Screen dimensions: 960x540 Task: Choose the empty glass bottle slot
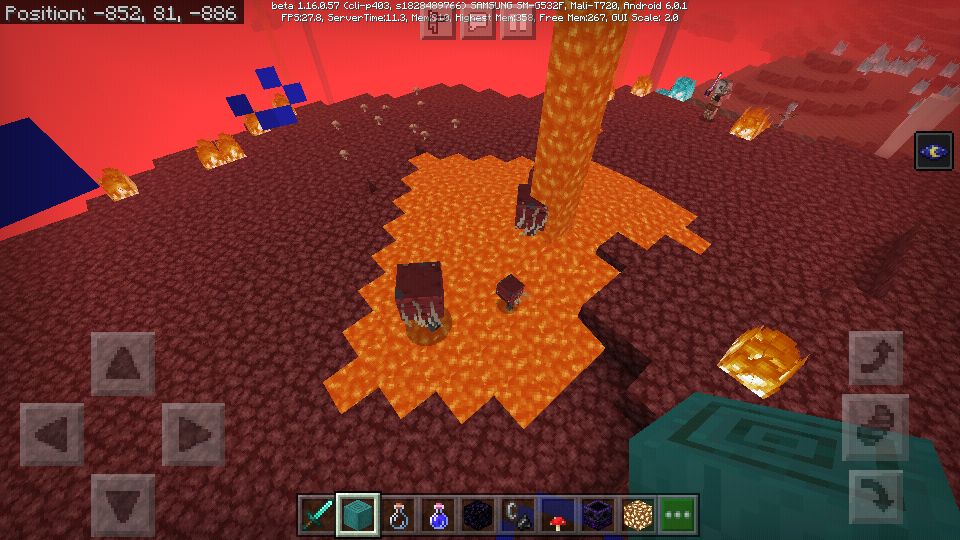pos(398,515)
